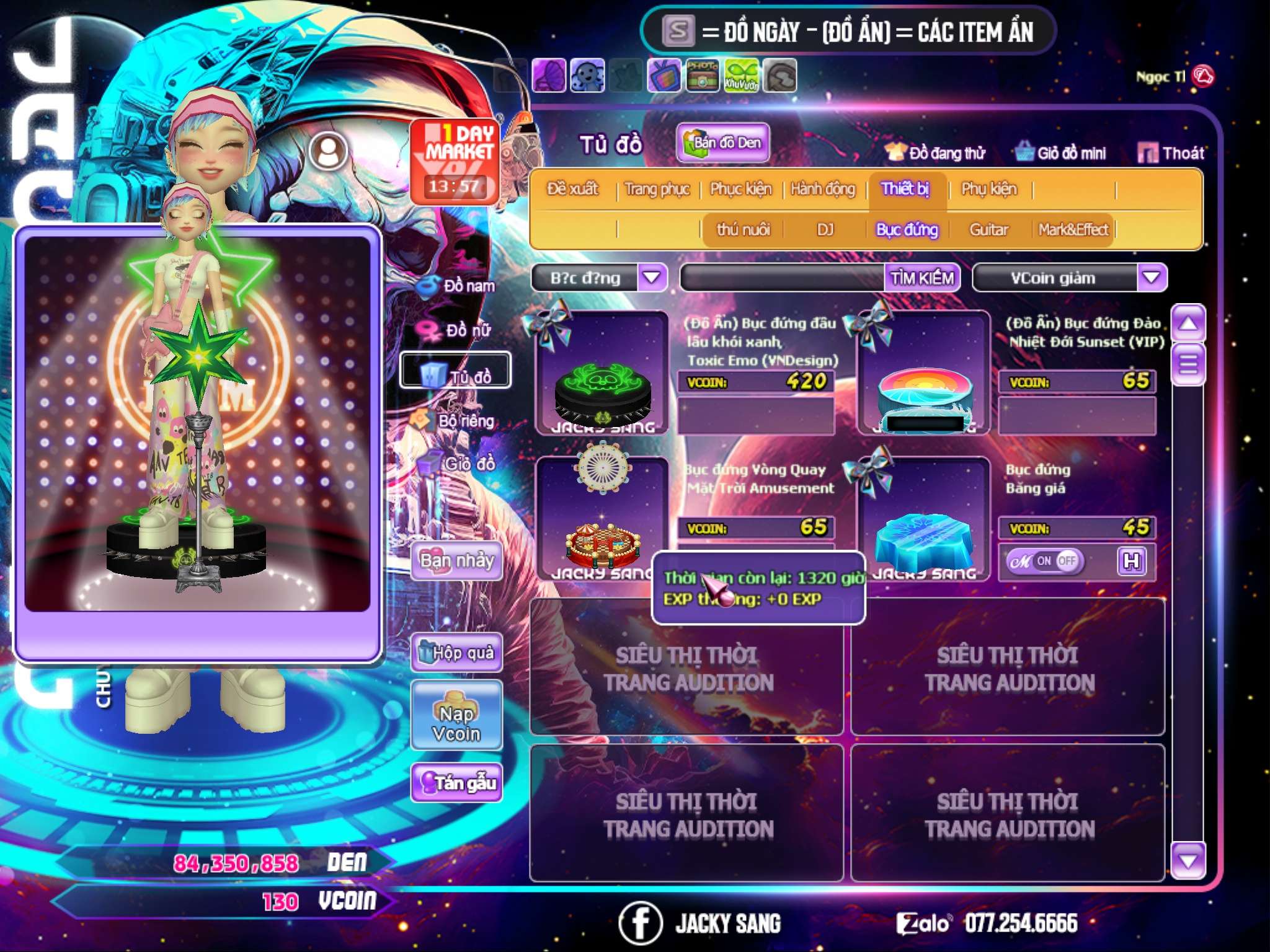Open the Hành động tab

tap(822, 189)
